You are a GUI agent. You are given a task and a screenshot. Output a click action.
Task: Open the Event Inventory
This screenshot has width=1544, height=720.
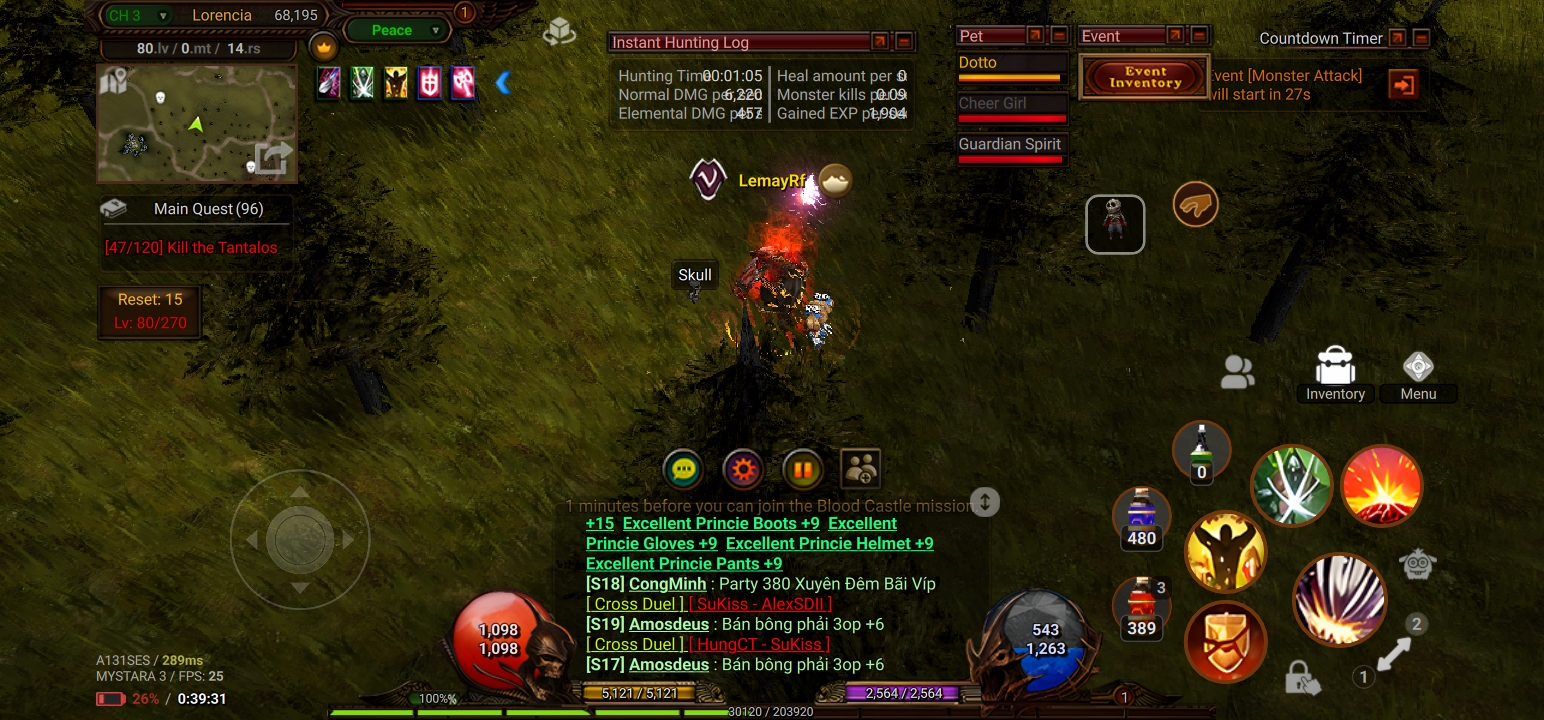point(1145,77)
